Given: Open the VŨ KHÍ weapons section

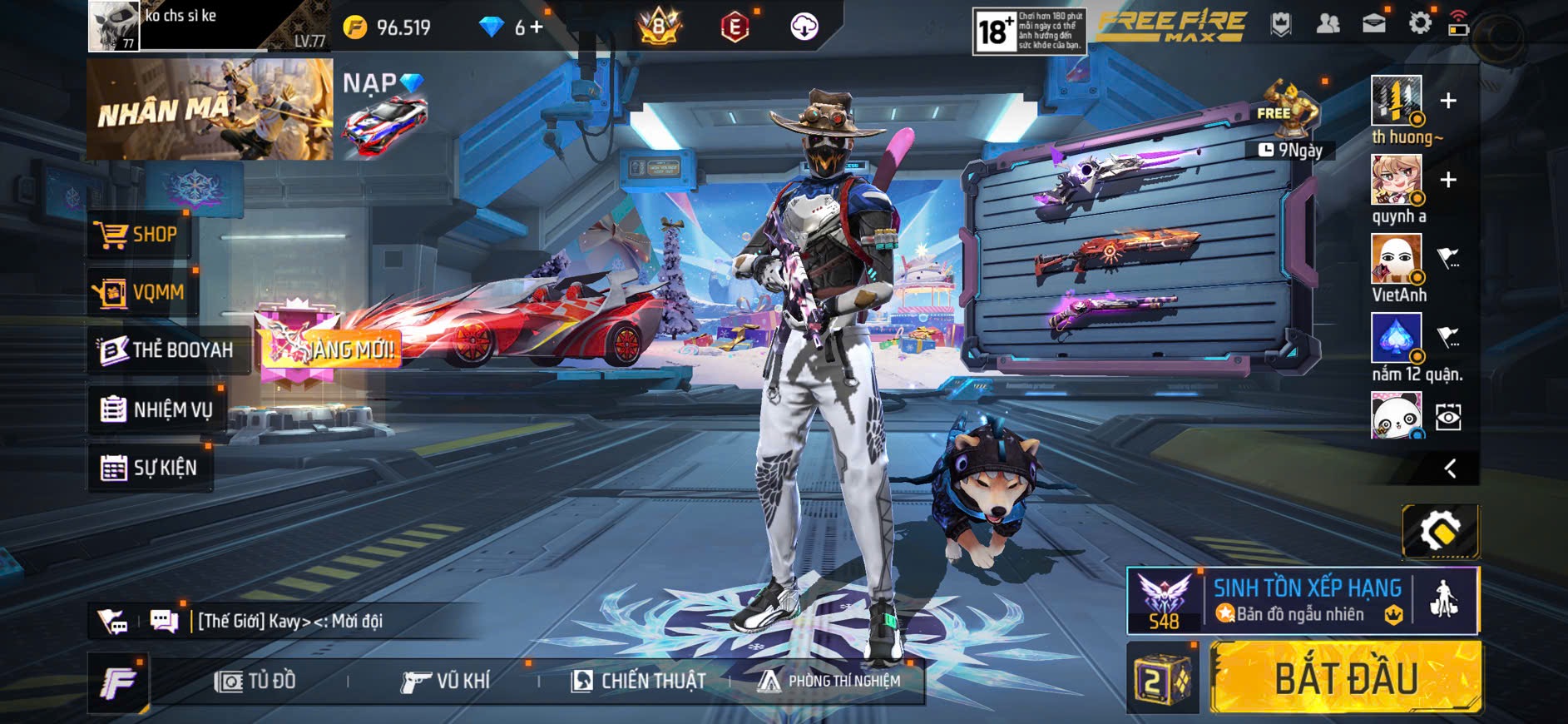Looking at the screenshot, I should pyautogui.click(x=446, y=682).
